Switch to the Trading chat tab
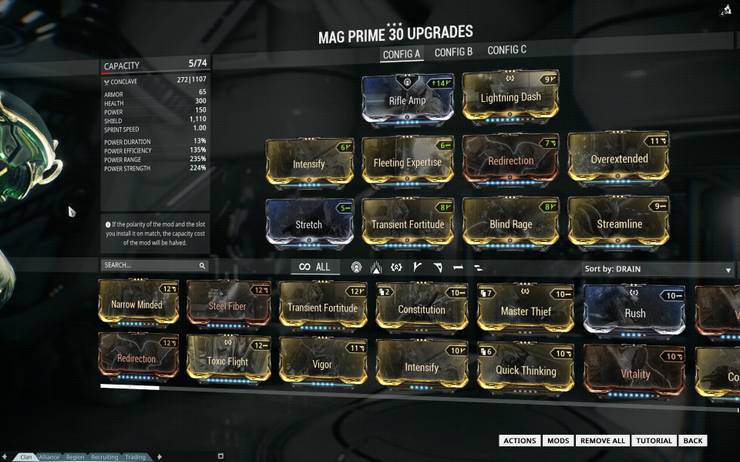Image resolution: width=740 pixels, height=462 pixels. (137, 457)
